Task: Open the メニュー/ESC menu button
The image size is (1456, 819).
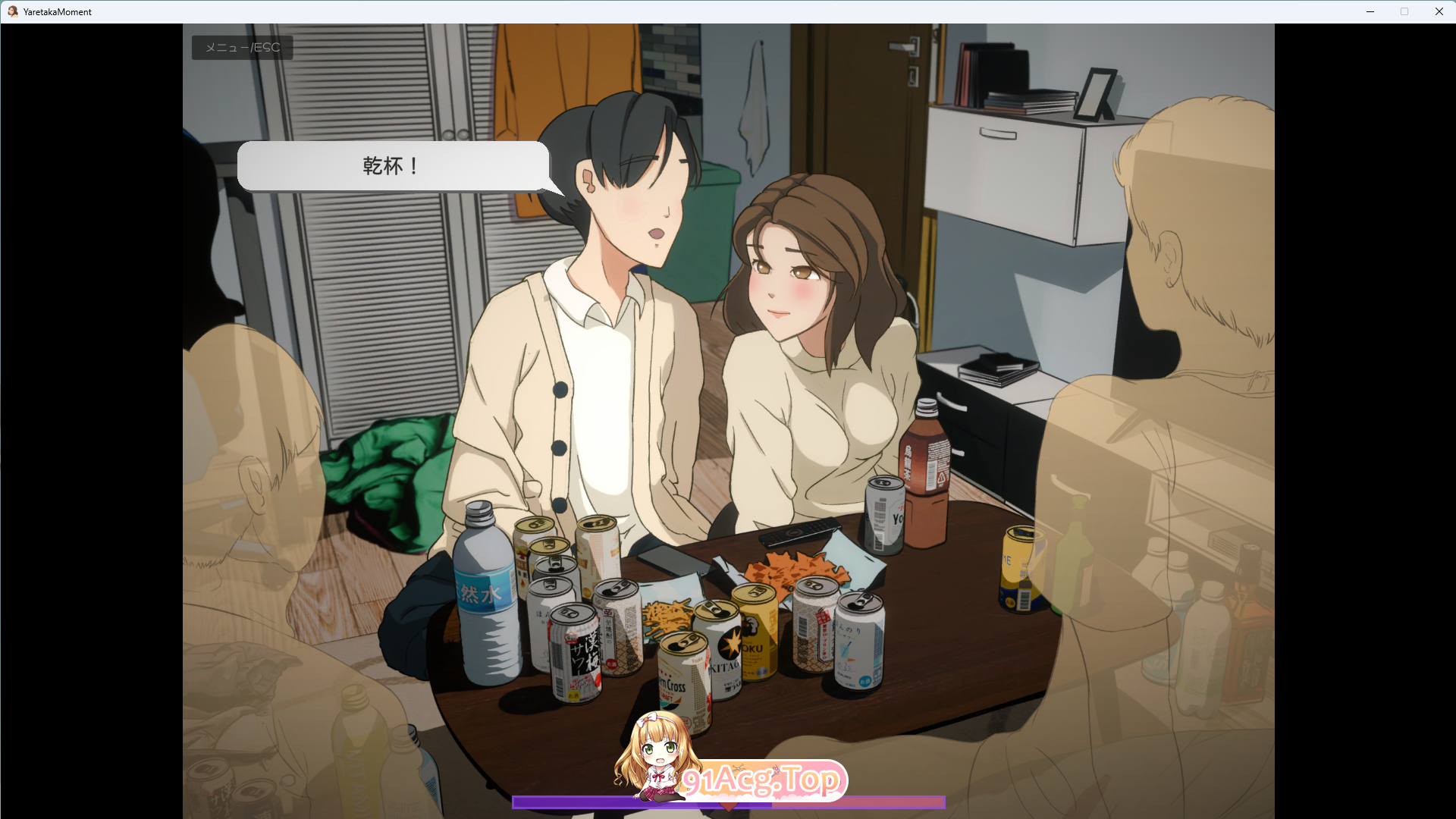Action: point(241,47)
